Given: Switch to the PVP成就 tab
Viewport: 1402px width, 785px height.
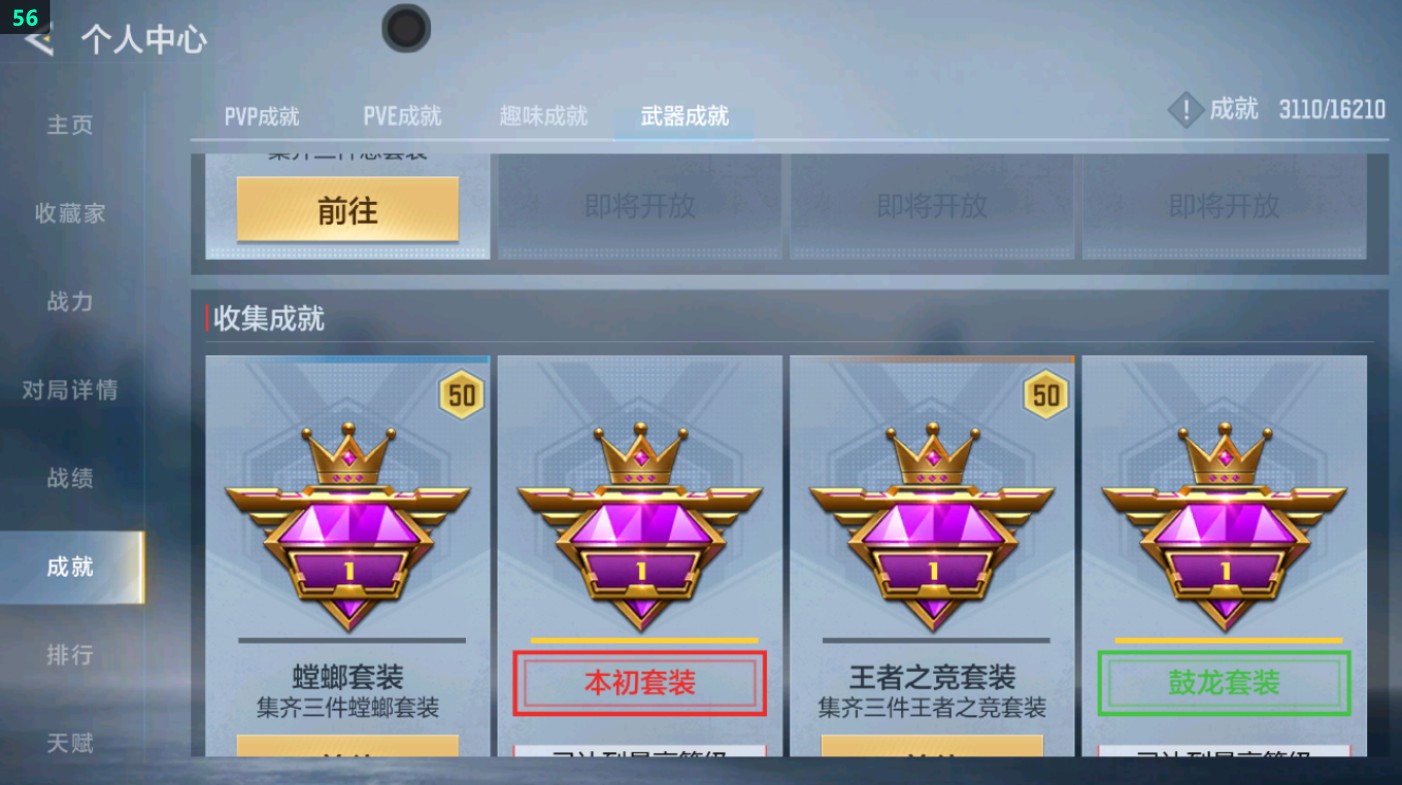Looking at the screenshot, I should [x=264, y=116].
